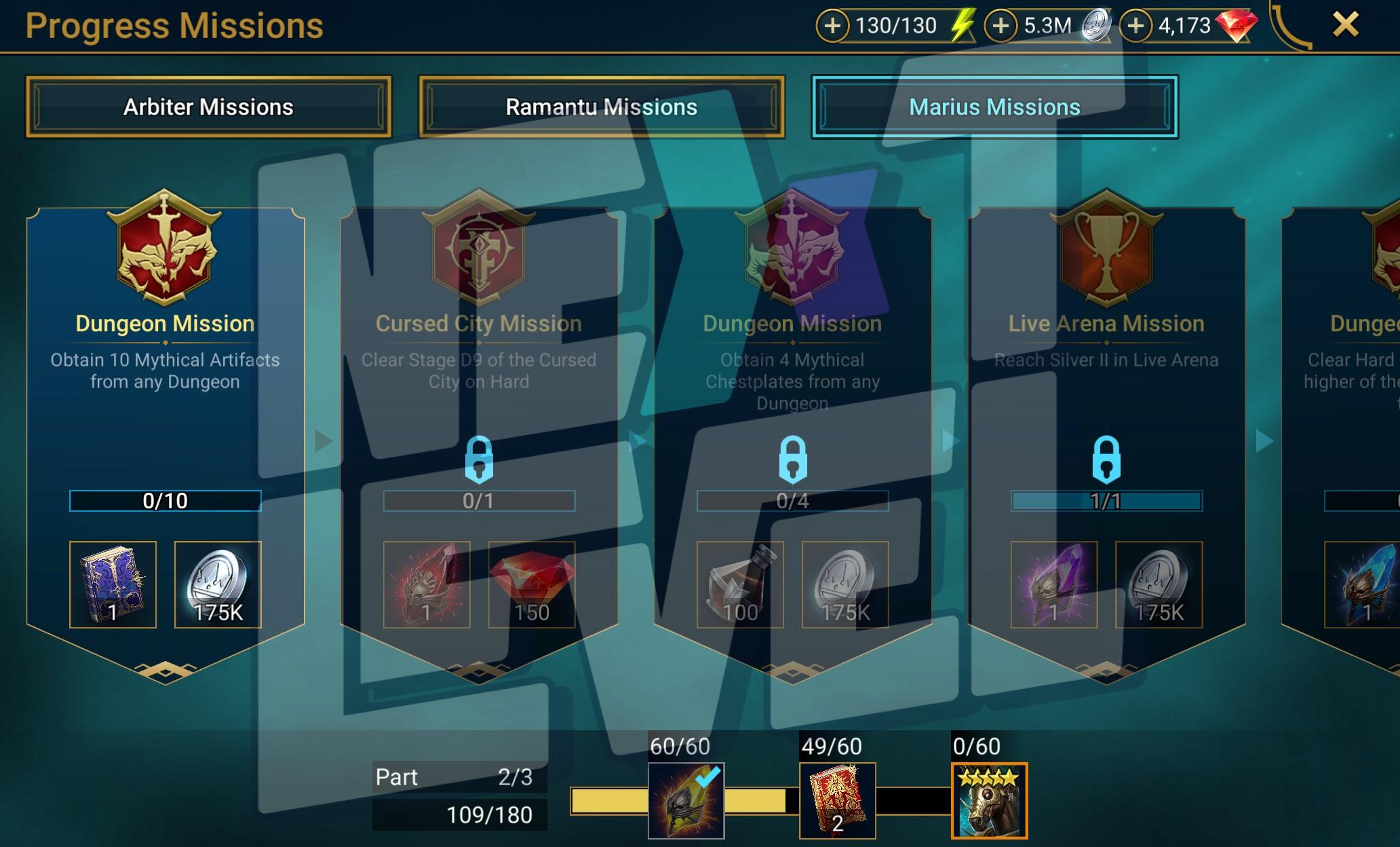The height and width of the screenshot is (847, 1400).
Task: Tap the plus button beside 5.3M silver
Action: pos(1001,26)
